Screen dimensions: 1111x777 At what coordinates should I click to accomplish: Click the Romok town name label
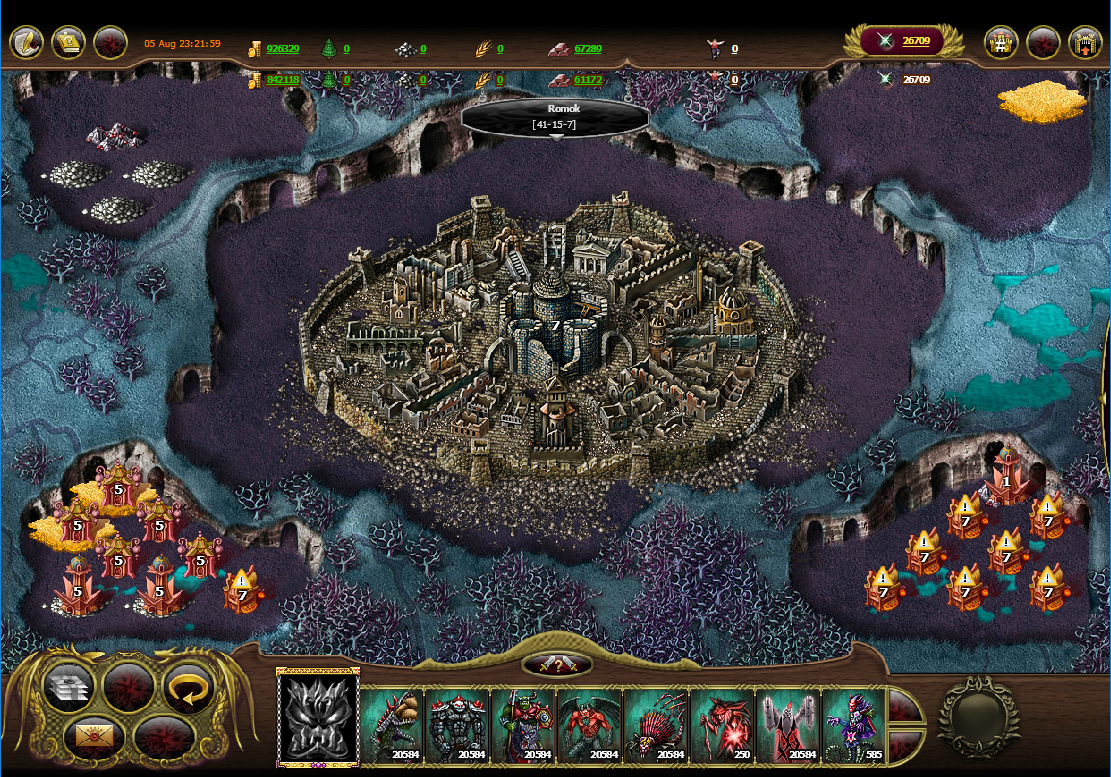pos(555,108)
